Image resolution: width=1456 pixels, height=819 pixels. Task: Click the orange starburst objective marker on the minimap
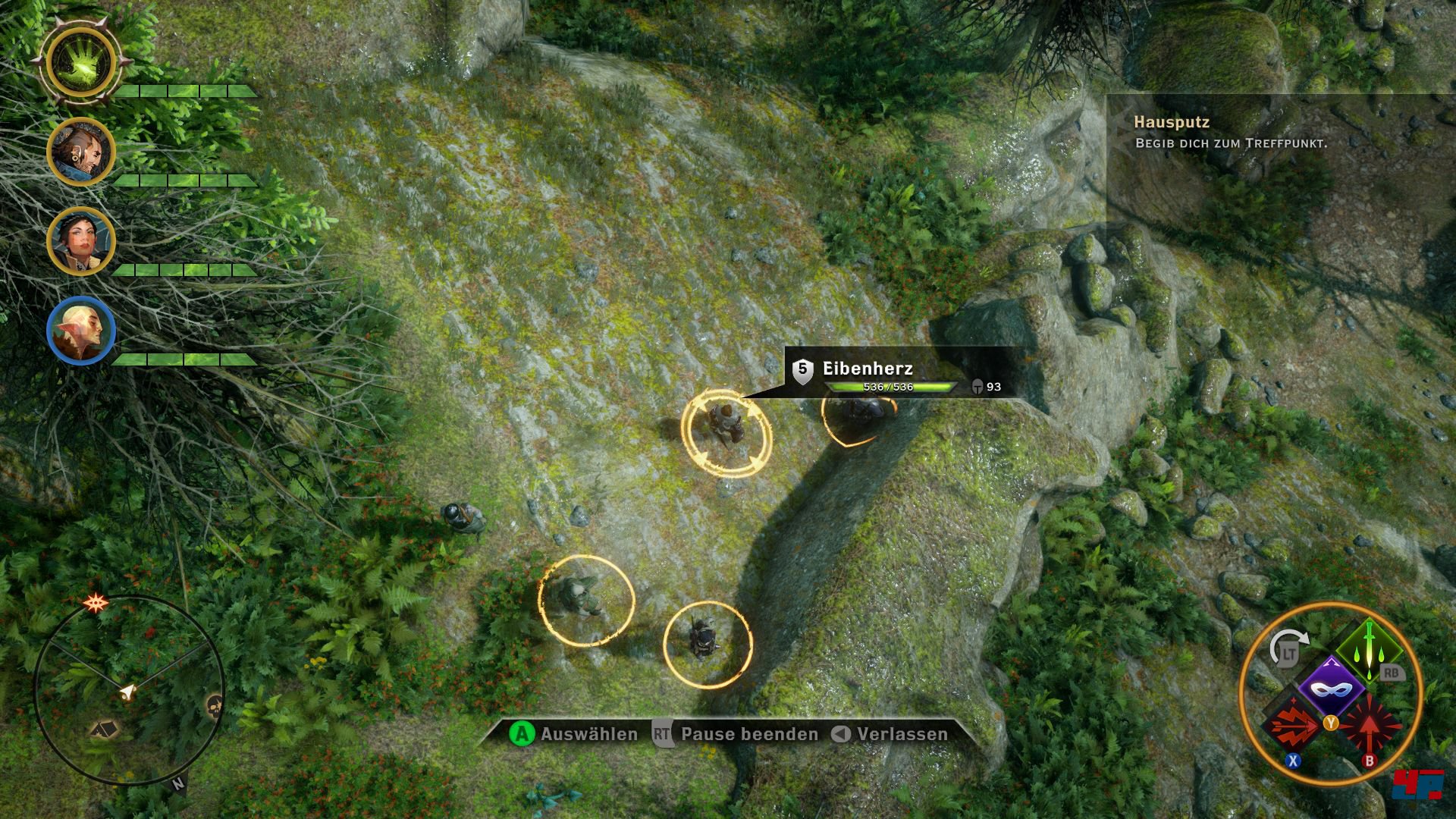pyautogui.click(x=96, y=604)
